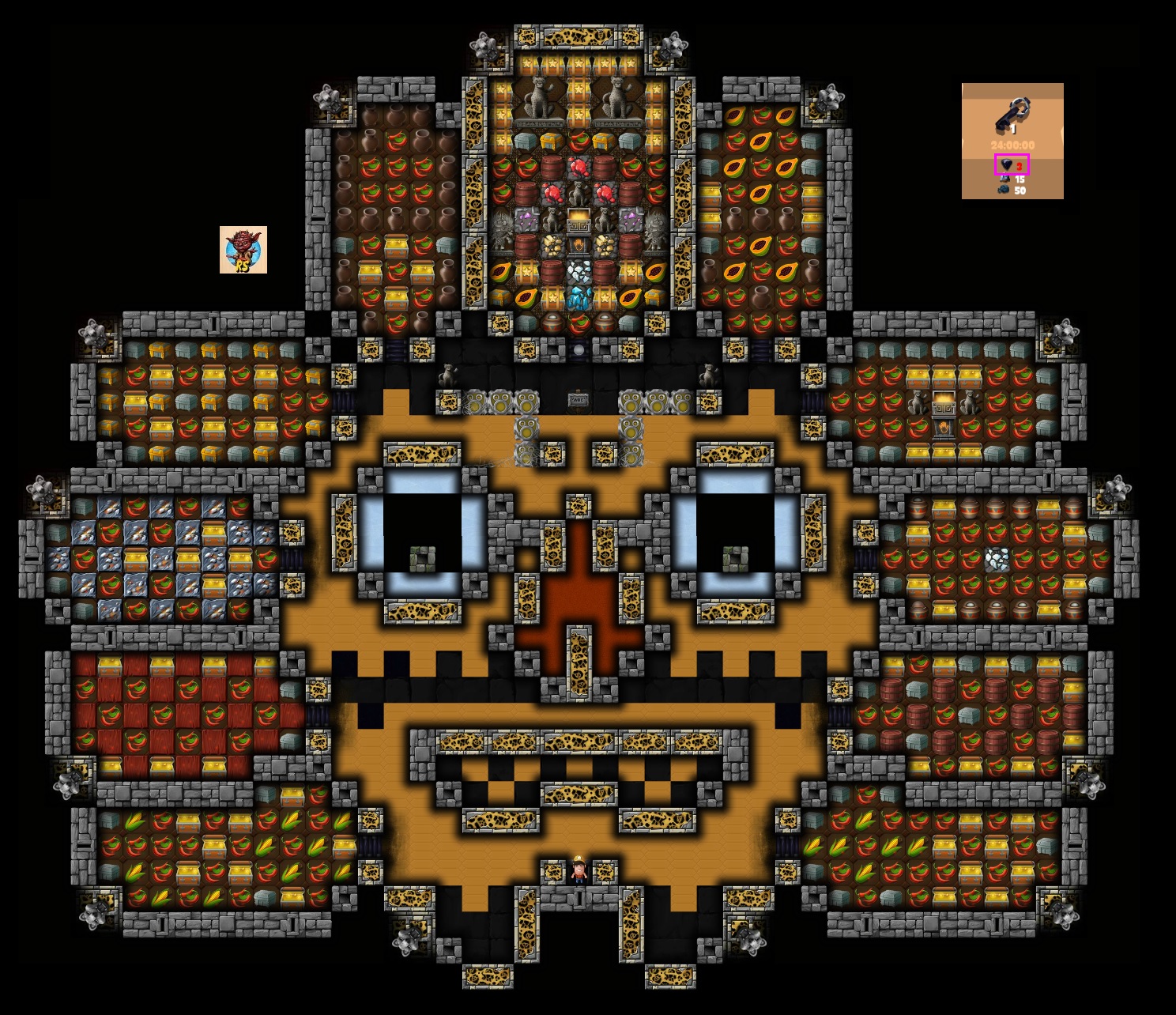Click the fan wheel in the bottom-right corner
1176x1015 pixels.
(x=1066, y=917)
